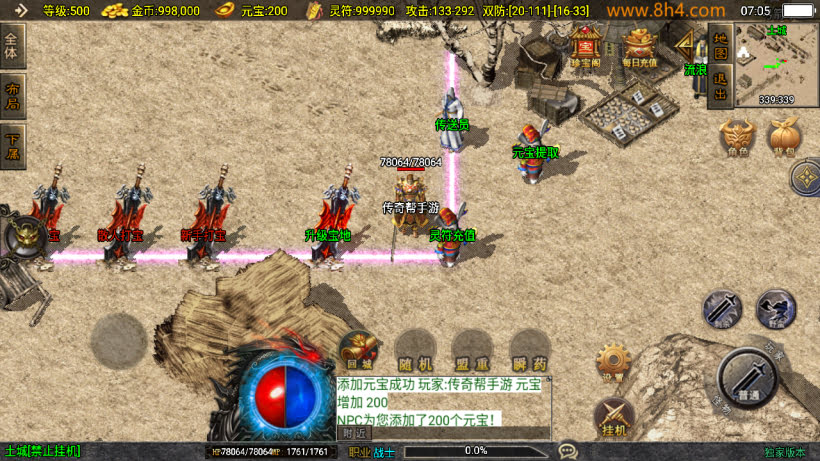Viewport: 820px width, 461px height.
Task: Use the 瞬药 instant potion slot
Action: pos(529,350)
